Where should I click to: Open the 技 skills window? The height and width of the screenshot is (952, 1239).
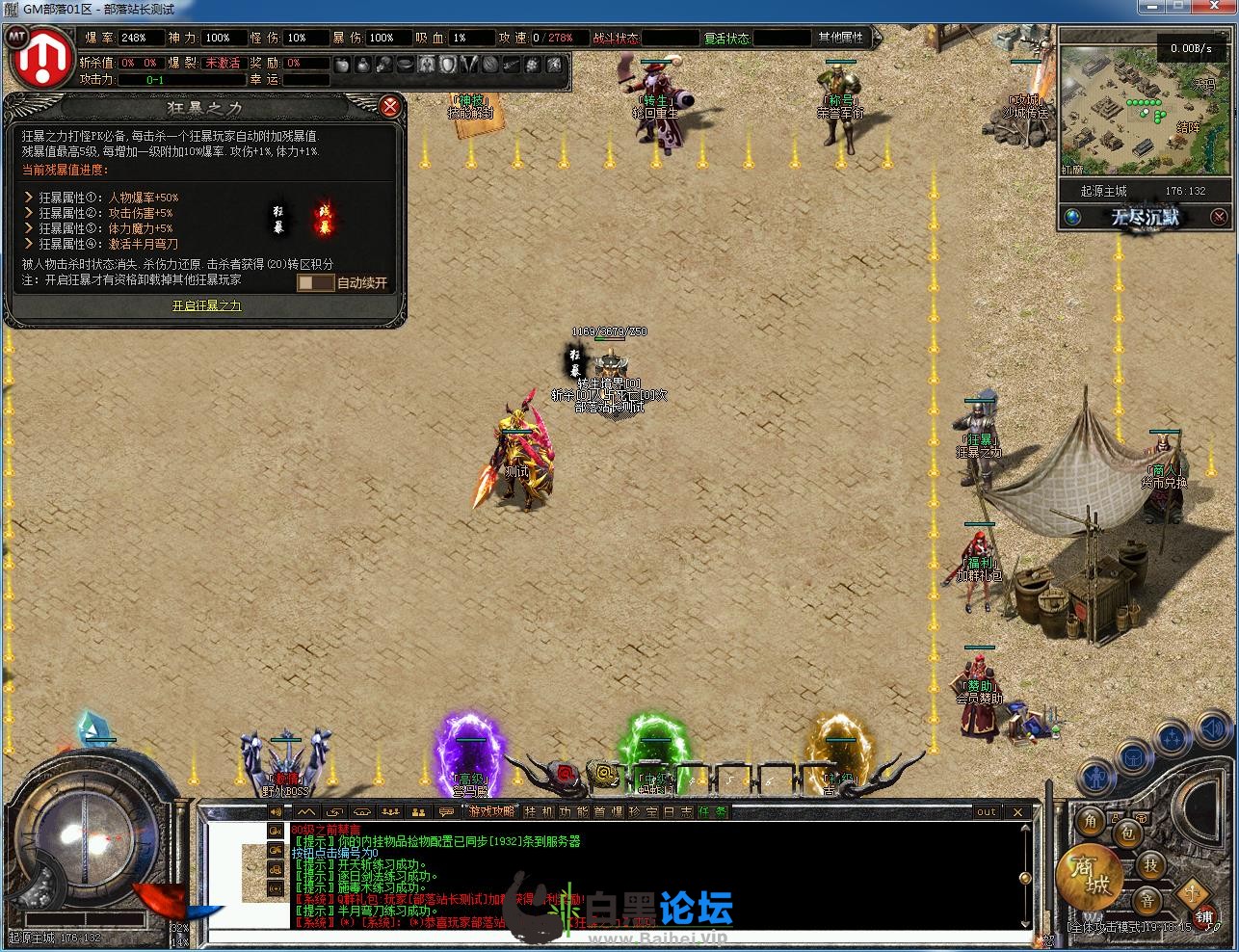(1150, 865)
